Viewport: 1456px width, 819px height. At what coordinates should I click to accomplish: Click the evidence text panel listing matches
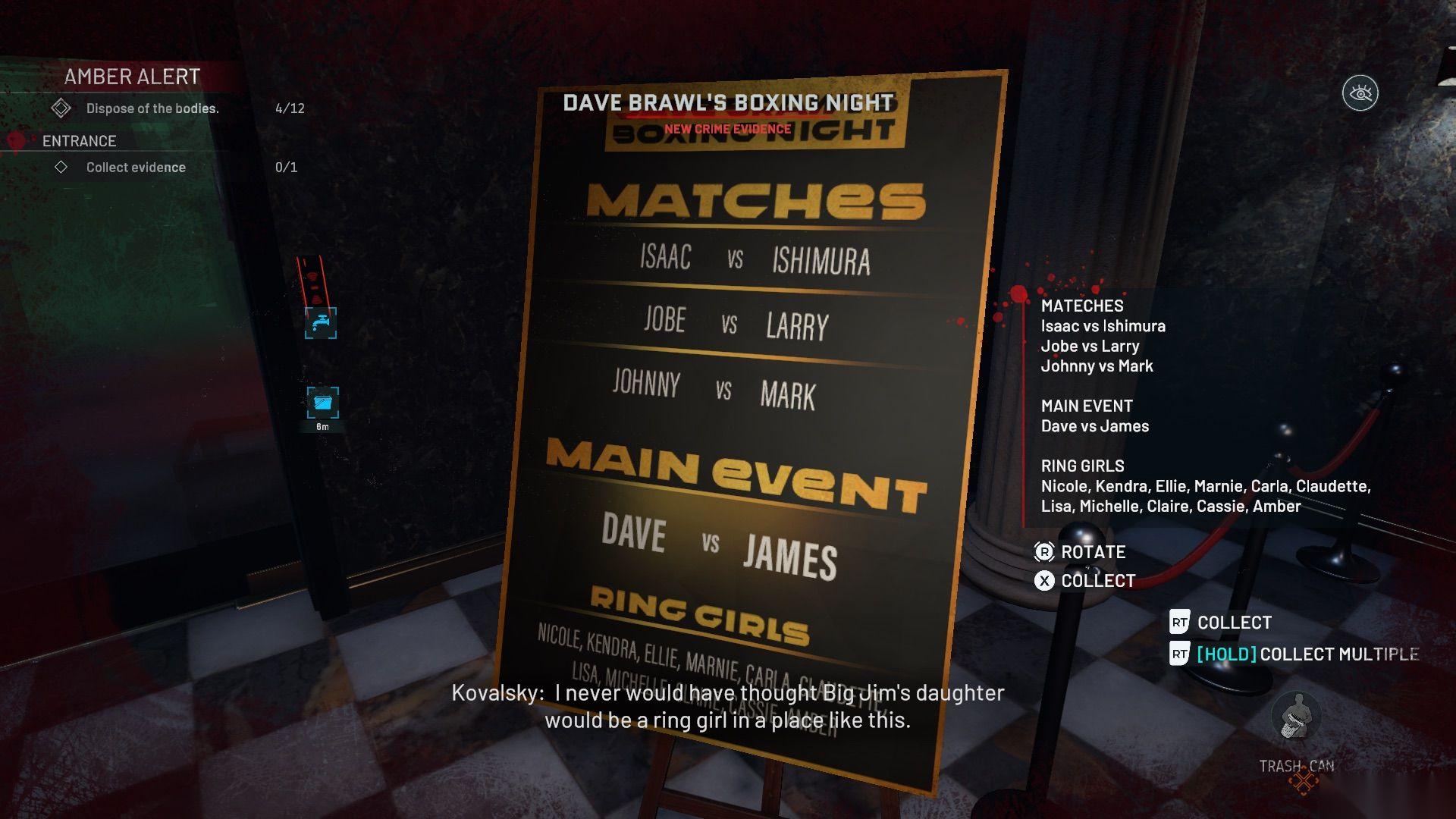pos(1206,406)
